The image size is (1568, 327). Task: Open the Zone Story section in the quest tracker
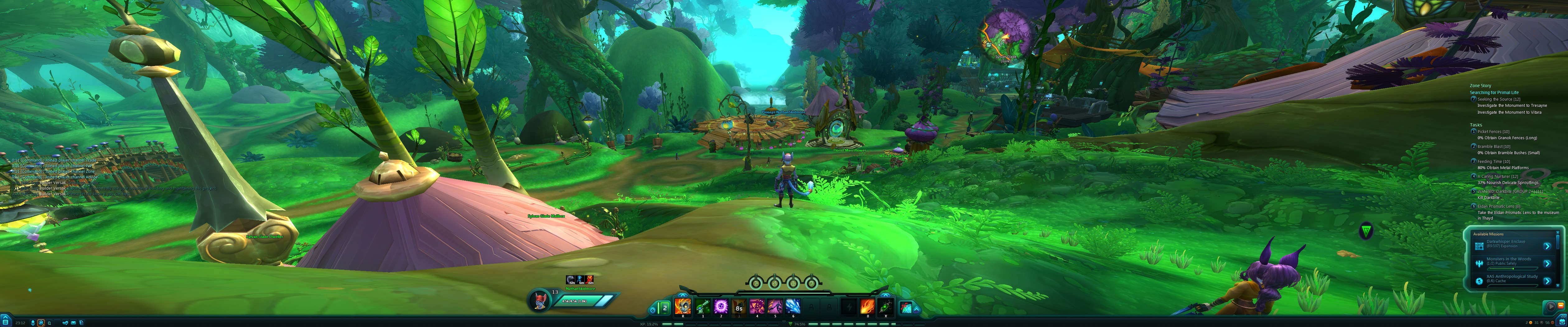click(x=1480, y=85)
